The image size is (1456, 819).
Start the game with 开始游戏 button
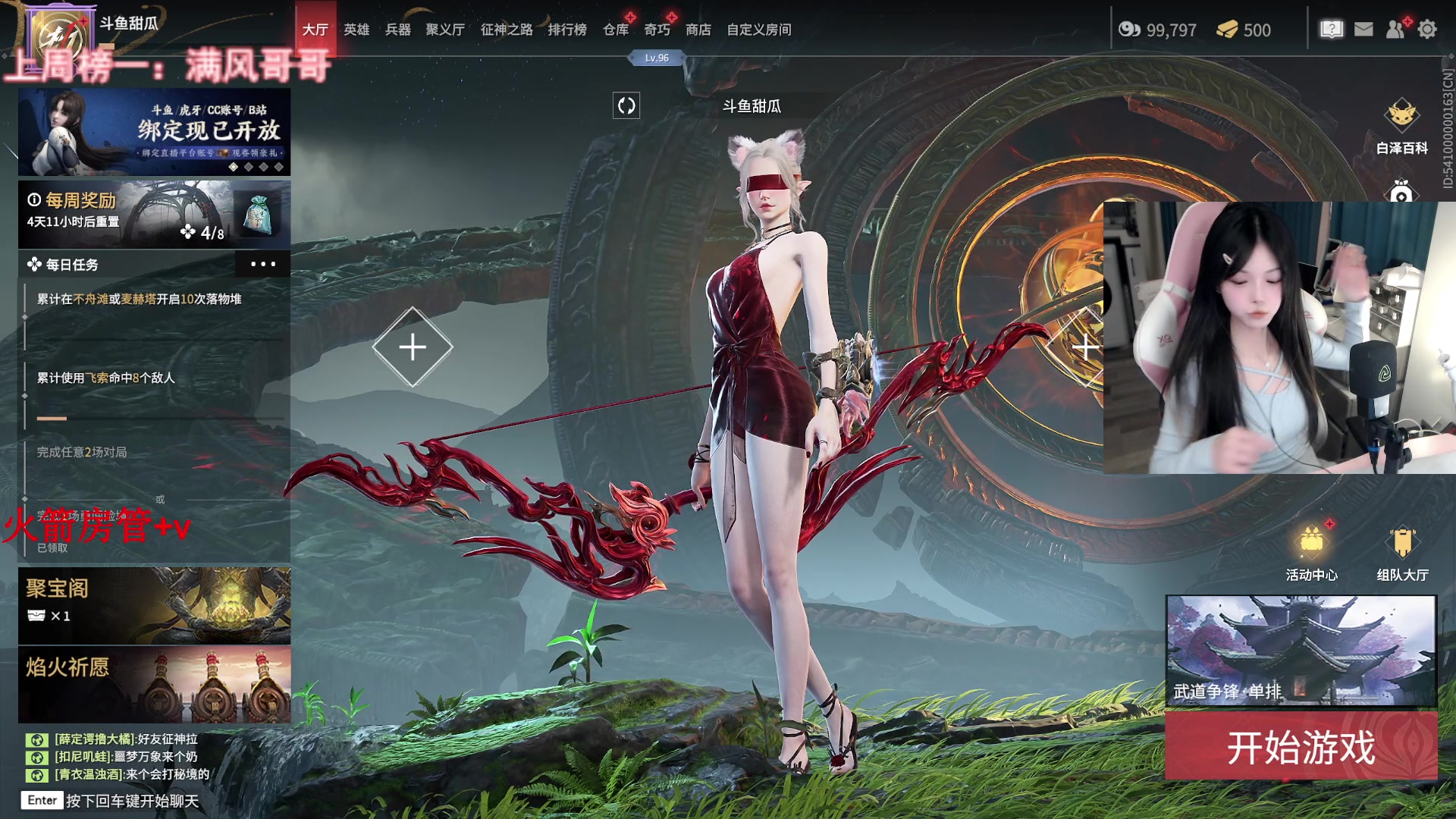[1301, 747]
